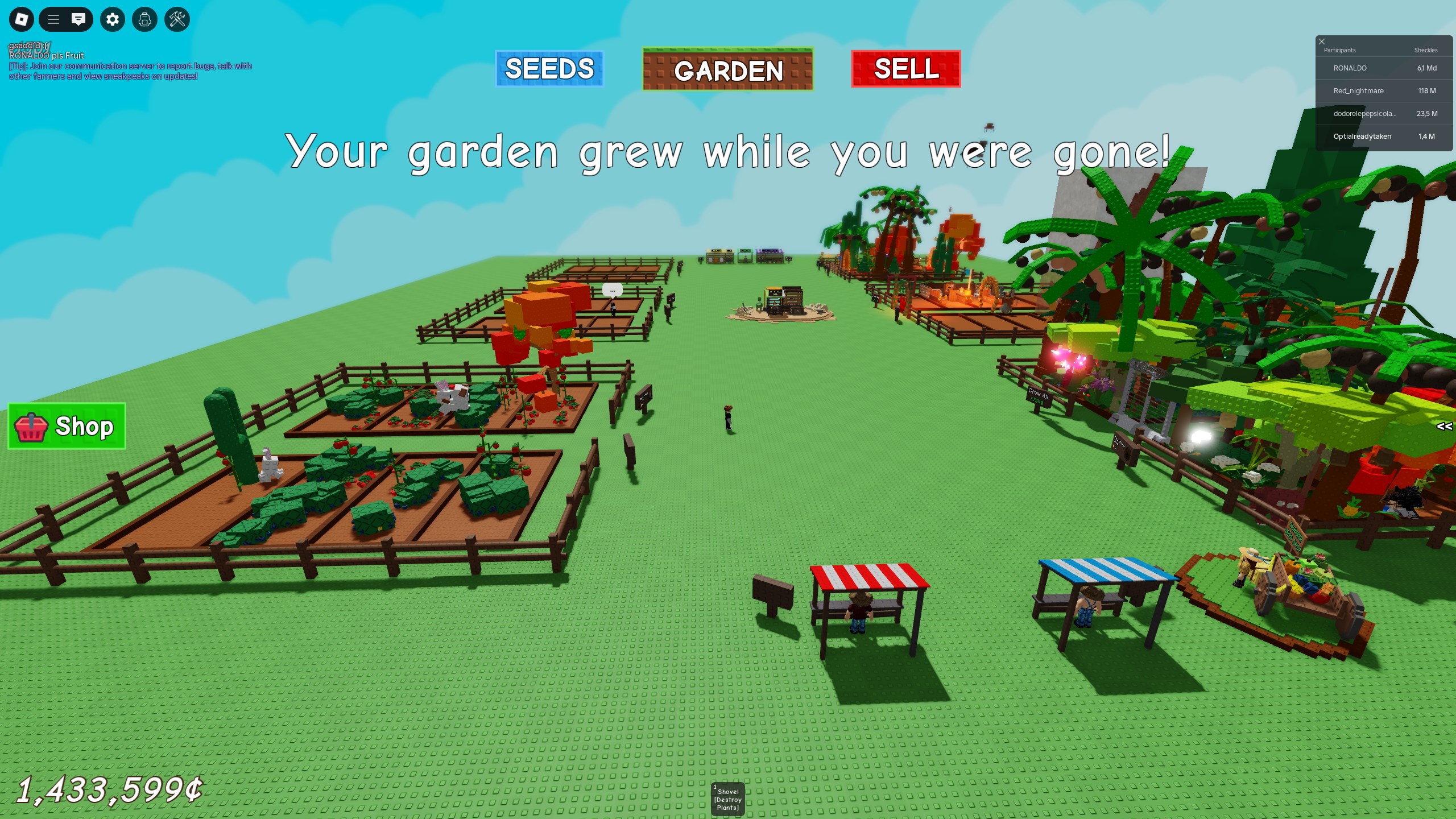Select Optialreadytaken in the Participants list

(1382, 136)
